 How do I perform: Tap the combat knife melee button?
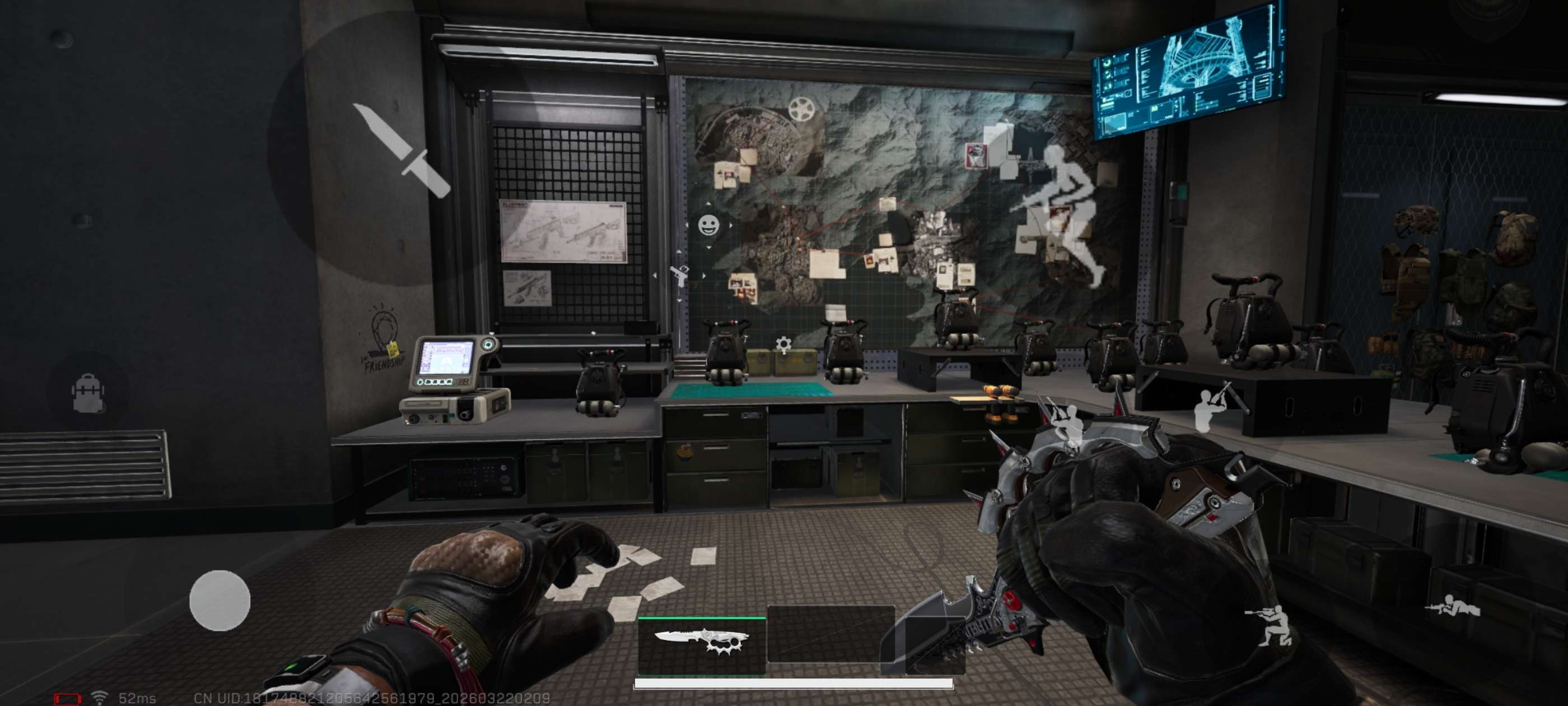click(402, 150)
